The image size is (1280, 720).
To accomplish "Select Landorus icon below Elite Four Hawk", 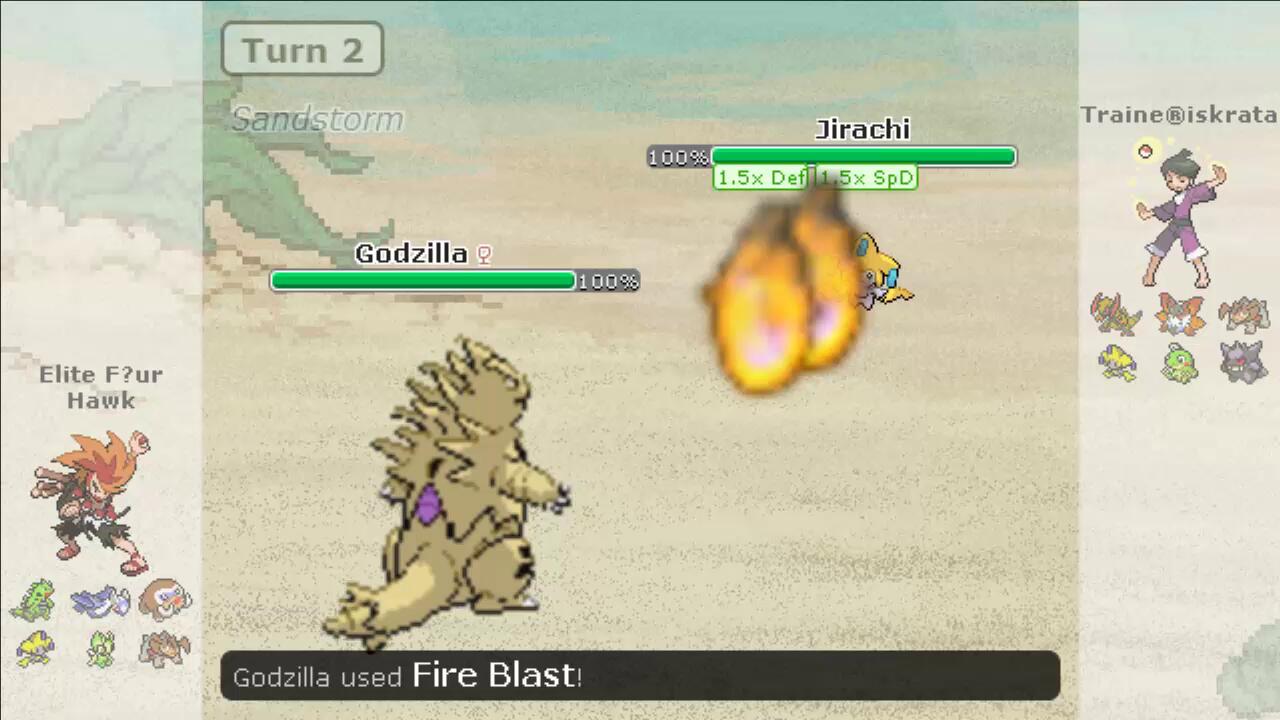I will (165, 649).
